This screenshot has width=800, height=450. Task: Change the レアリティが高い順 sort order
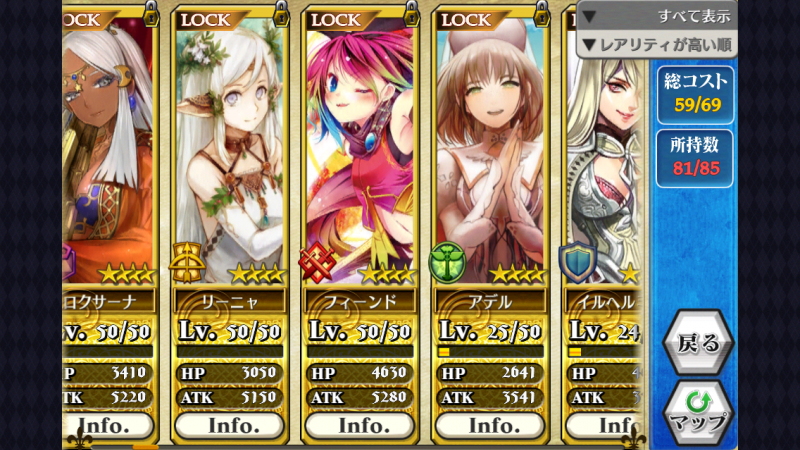tap(656, 44)
